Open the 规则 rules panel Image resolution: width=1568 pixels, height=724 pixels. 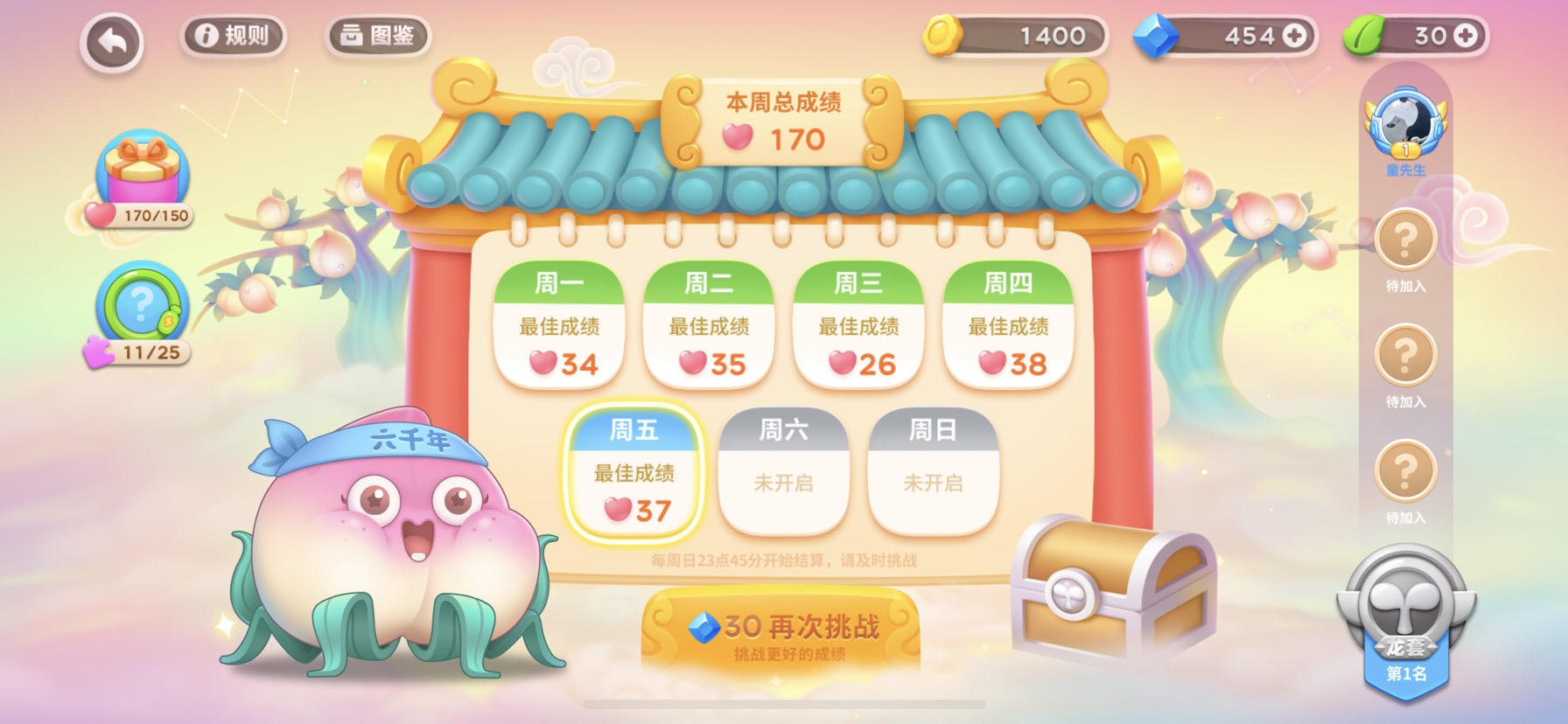click(x=233, y=35)
